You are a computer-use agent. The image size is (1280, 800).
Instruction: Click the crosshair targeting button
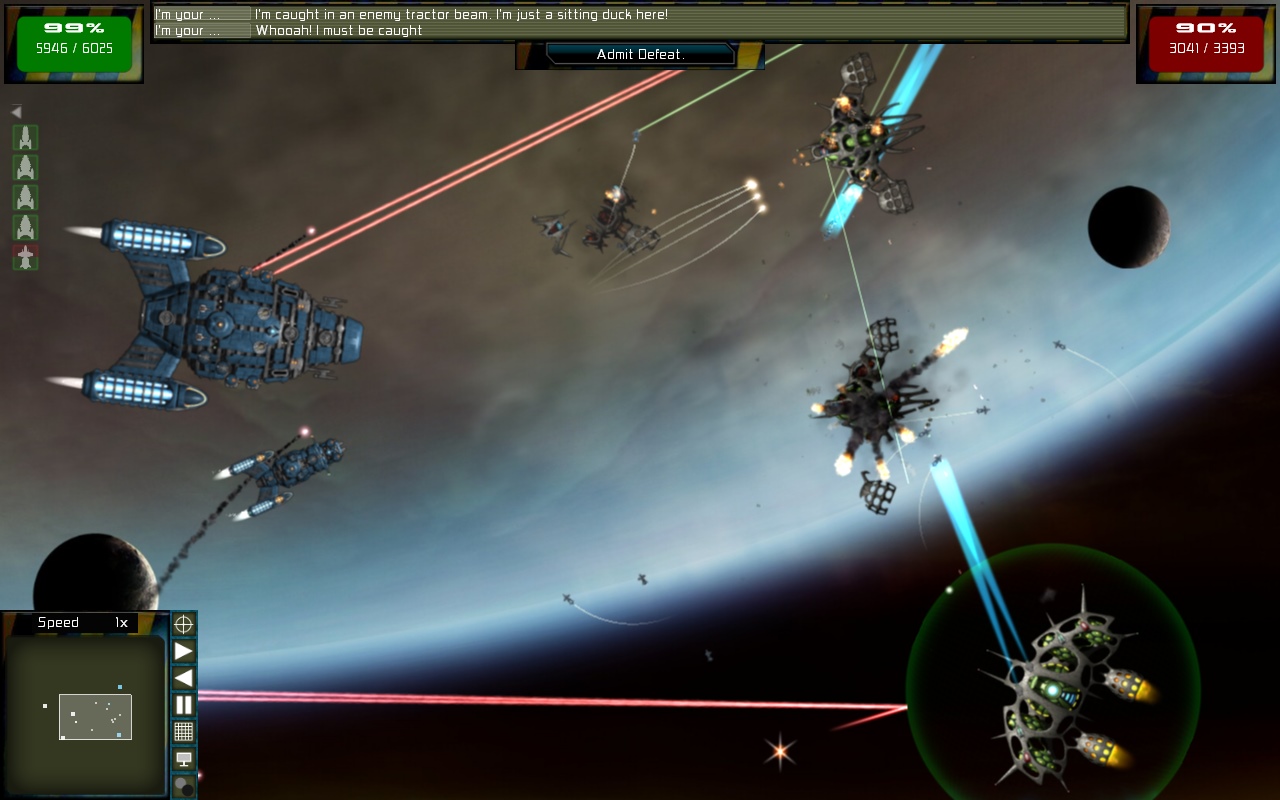click(184, 625)
